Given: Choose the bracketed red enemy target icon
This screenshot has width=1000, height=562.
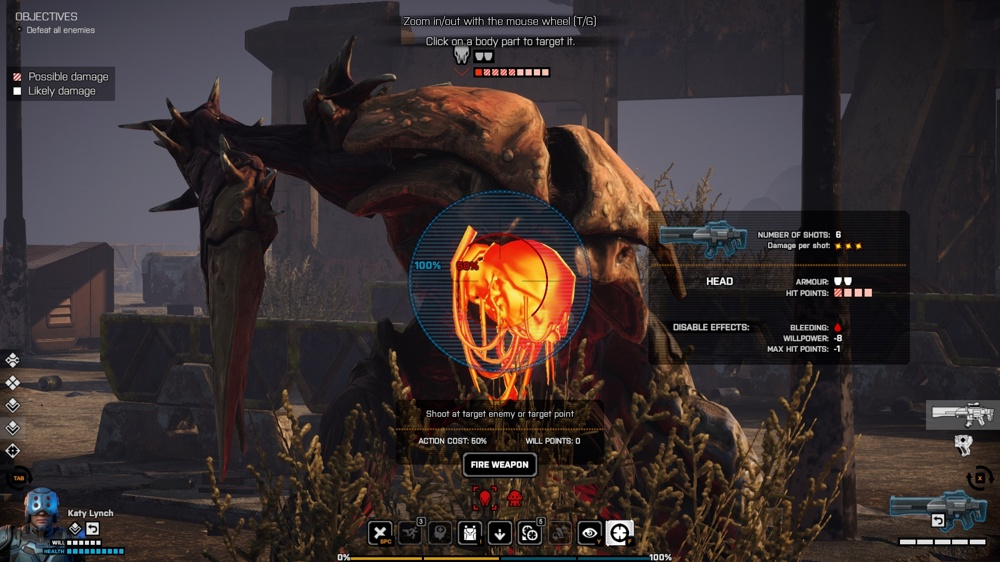Looking at the screenshot, I should (486, 497).
